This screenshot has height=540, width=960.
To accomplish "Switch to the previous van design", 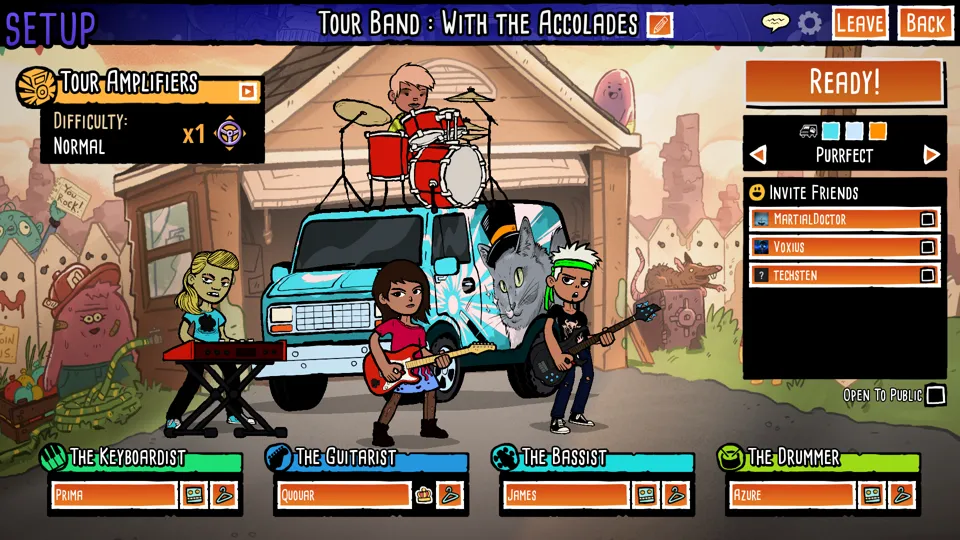I will [x=758, y=155].
